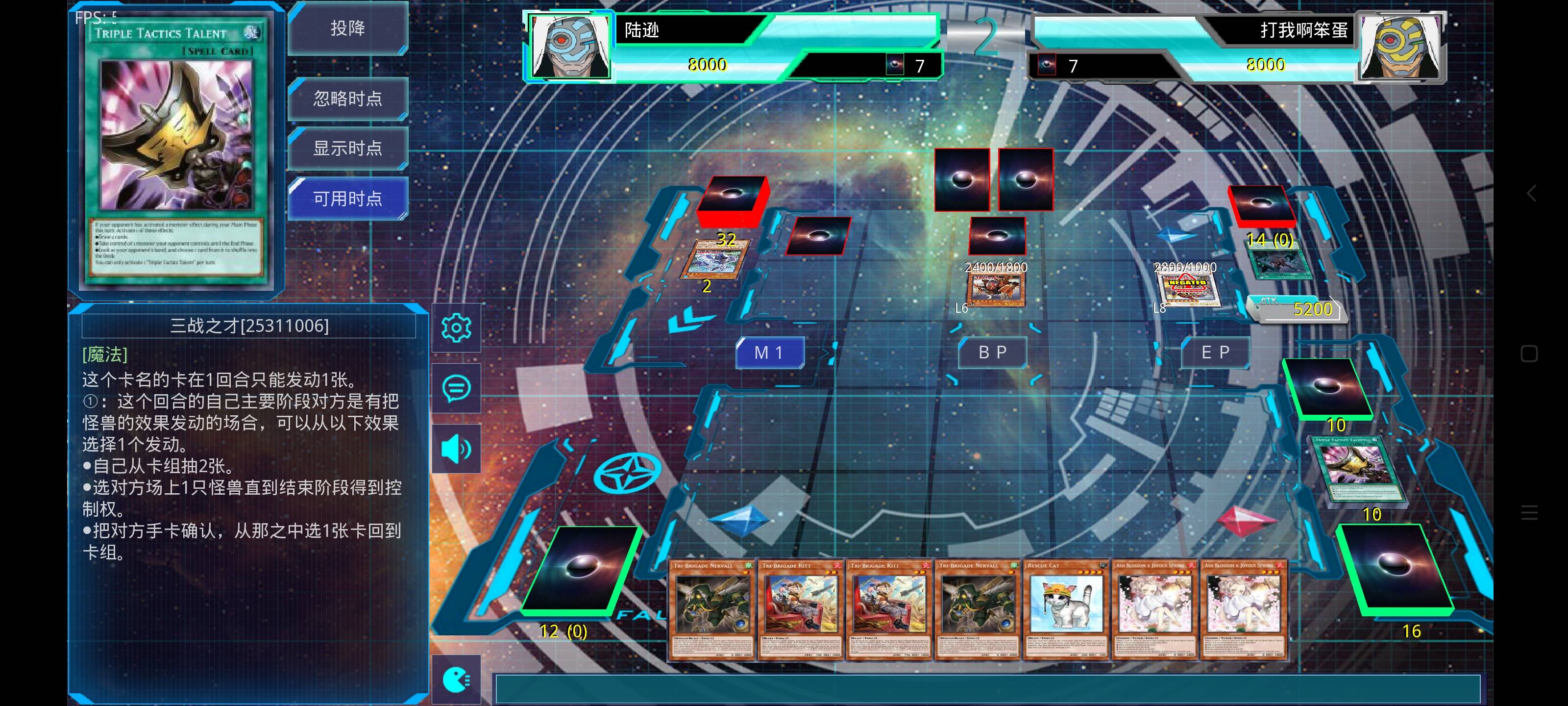This screenshot has width=1568, height=706.
Task: Surrender the duel with 投降
Action: click(x=347, y=28)
